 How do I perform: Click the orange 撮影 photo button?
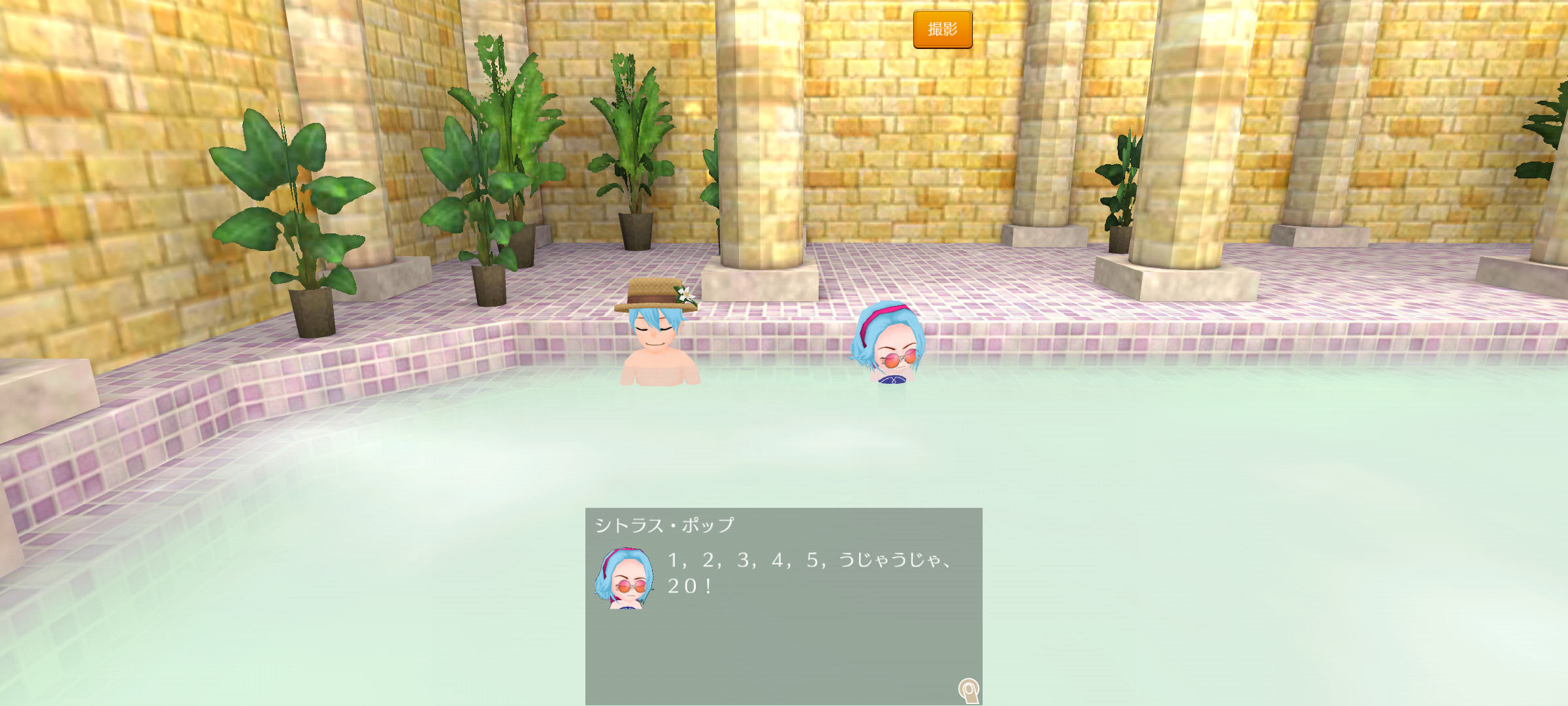942,29
